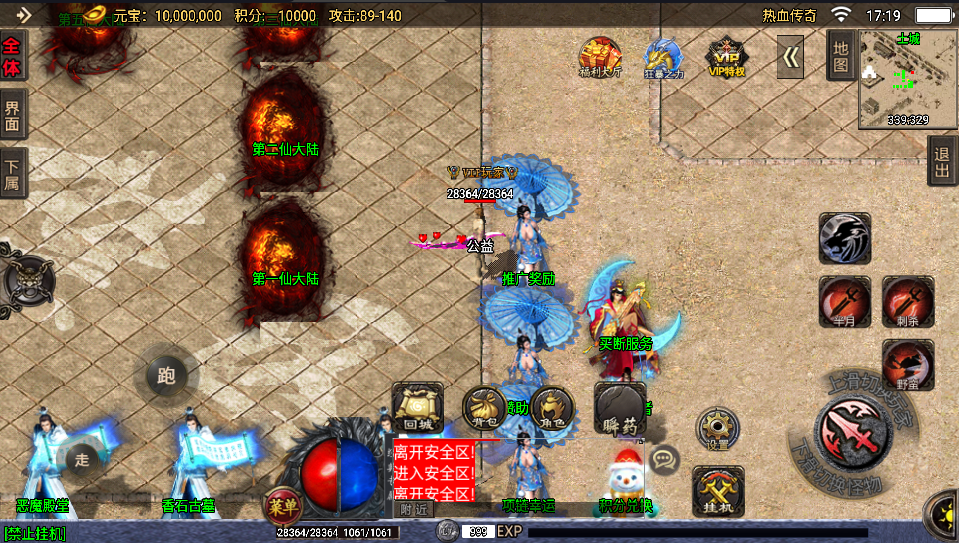Switch to the 界面 tab
The image size is (959, 543).
pos(13,116)
